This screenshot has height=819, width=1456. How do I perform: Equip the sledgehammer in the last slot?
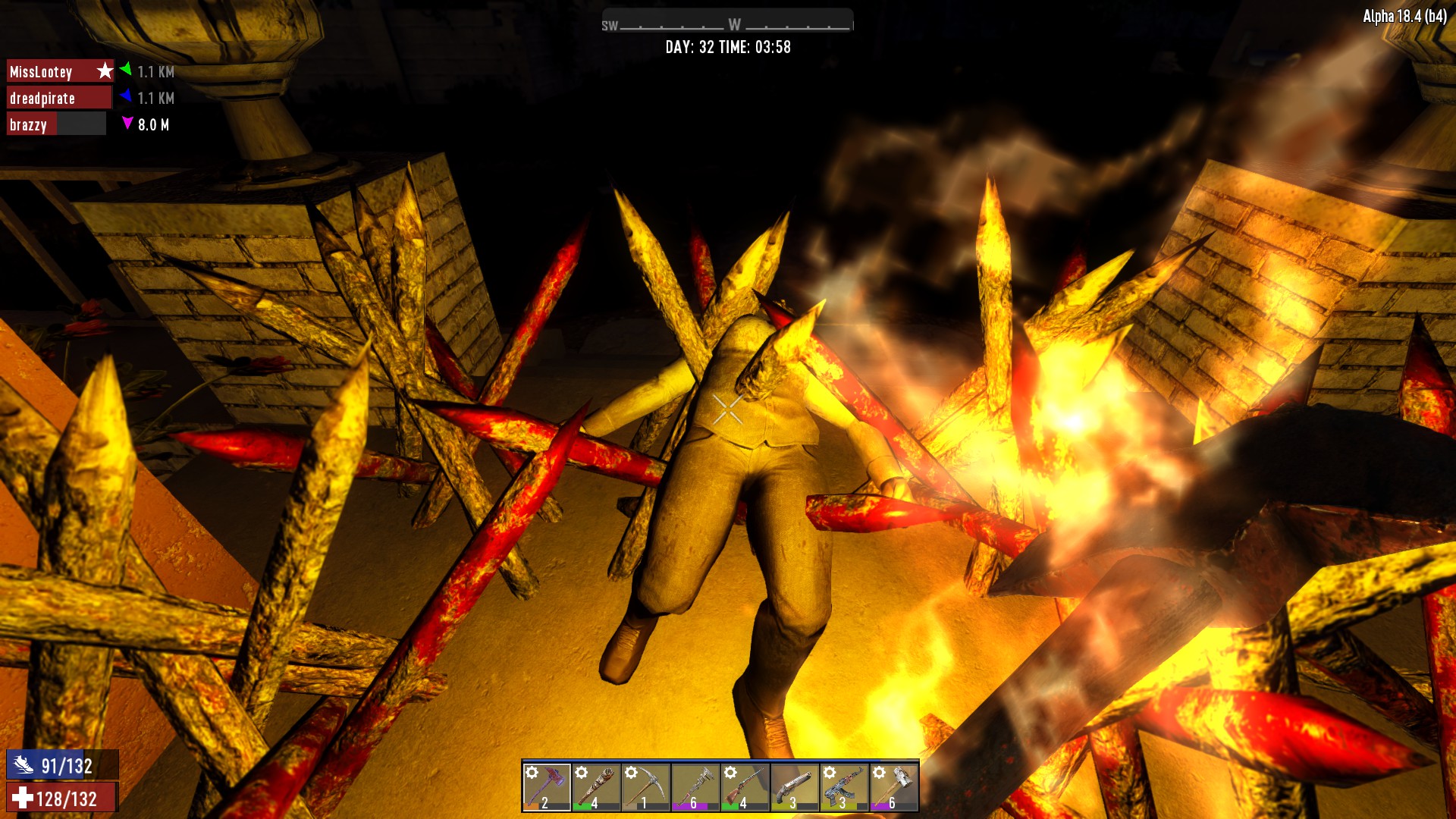click(893, 787)
